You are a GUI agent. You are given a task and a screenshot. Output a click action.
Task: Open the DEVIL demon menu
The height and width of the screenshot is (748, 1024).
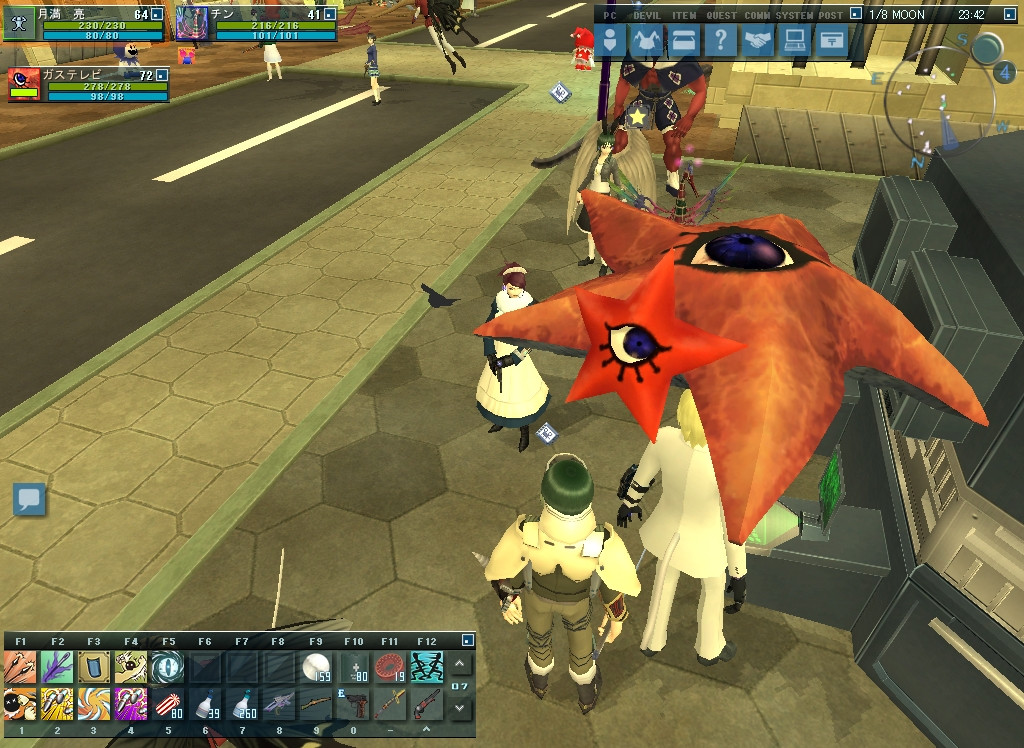pos(648,41)
